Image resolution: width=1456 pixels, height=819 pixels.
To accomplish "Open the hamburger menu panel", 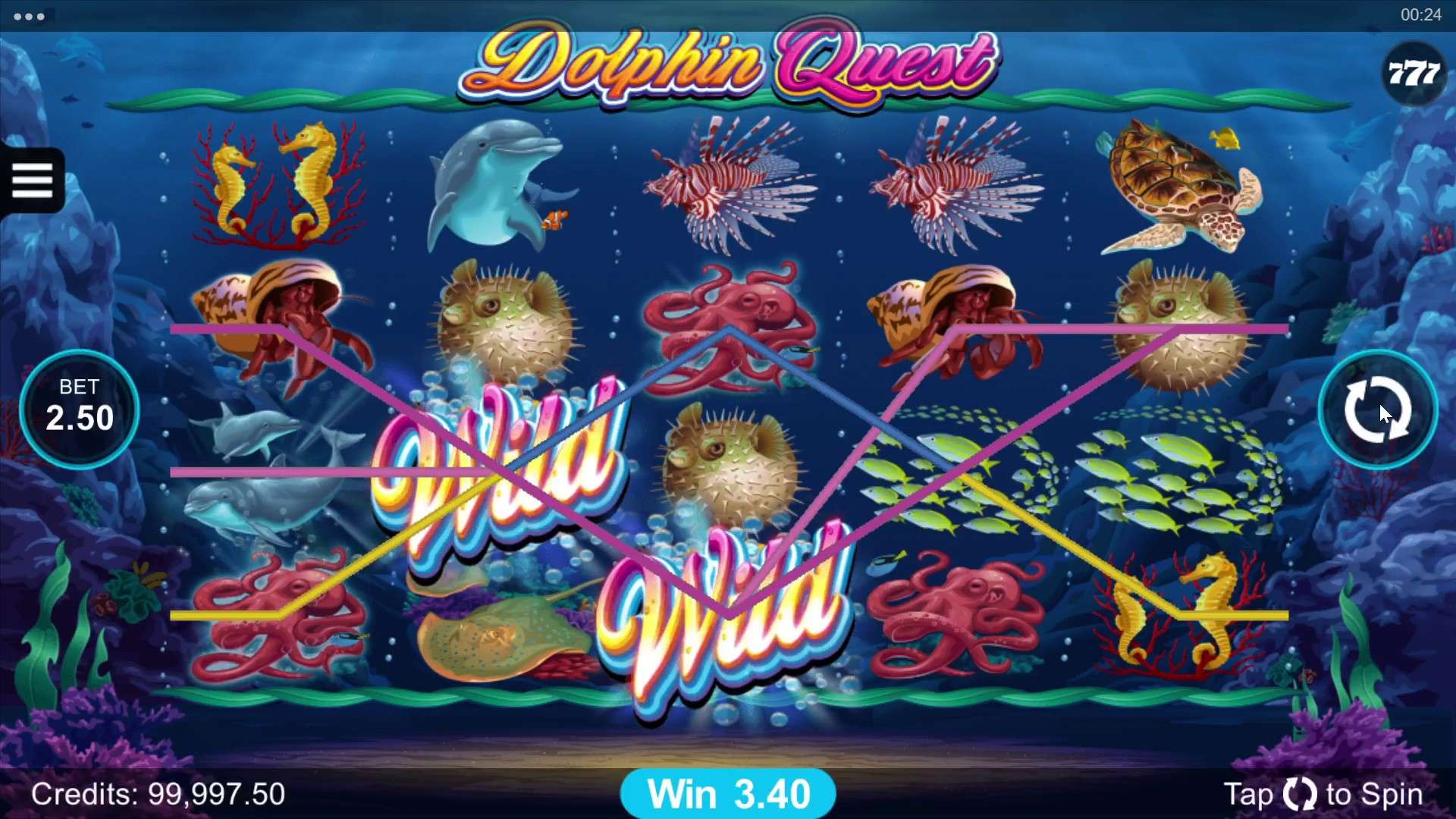I will pos(32,181).
